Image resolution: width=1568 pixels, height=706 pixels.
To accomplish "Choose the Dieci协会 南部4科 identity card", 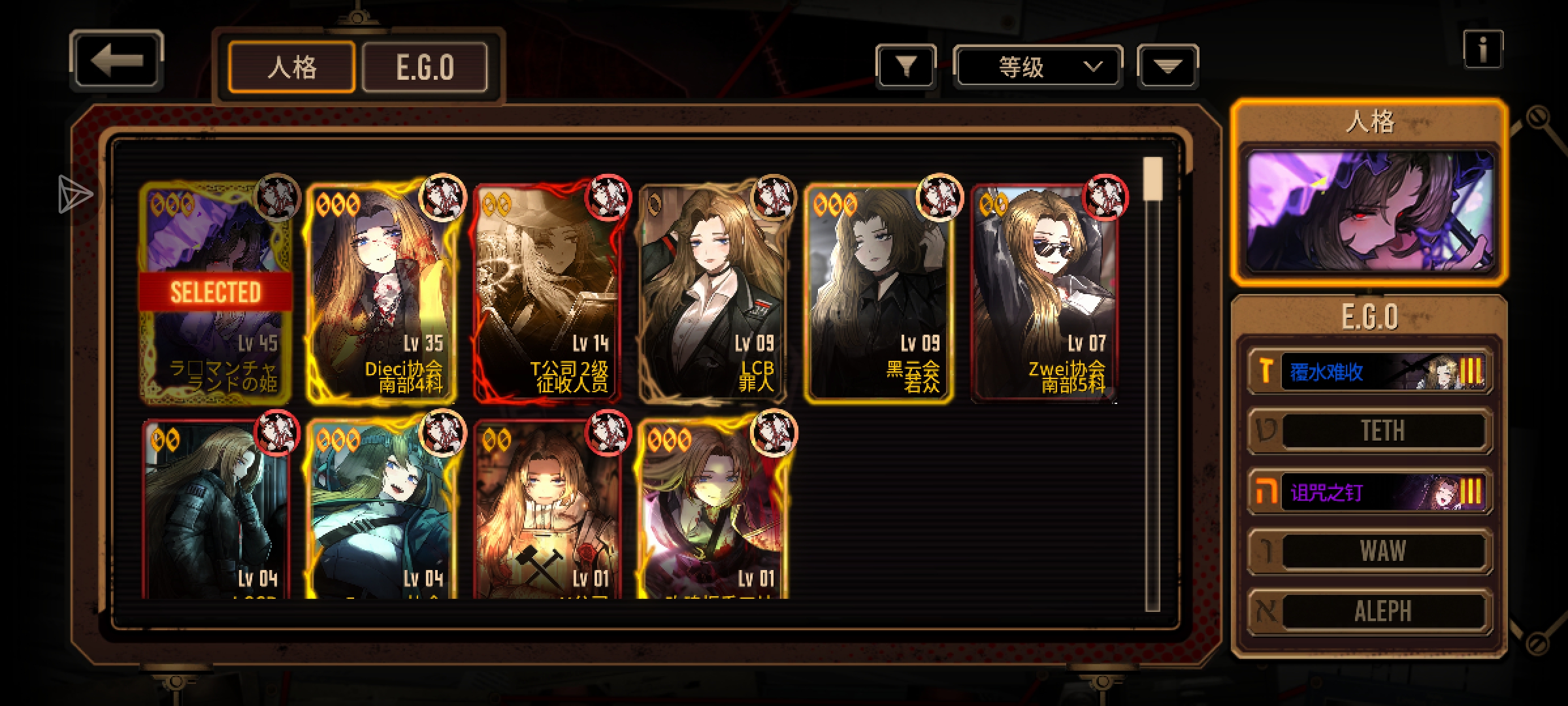I will coord(382,292).
